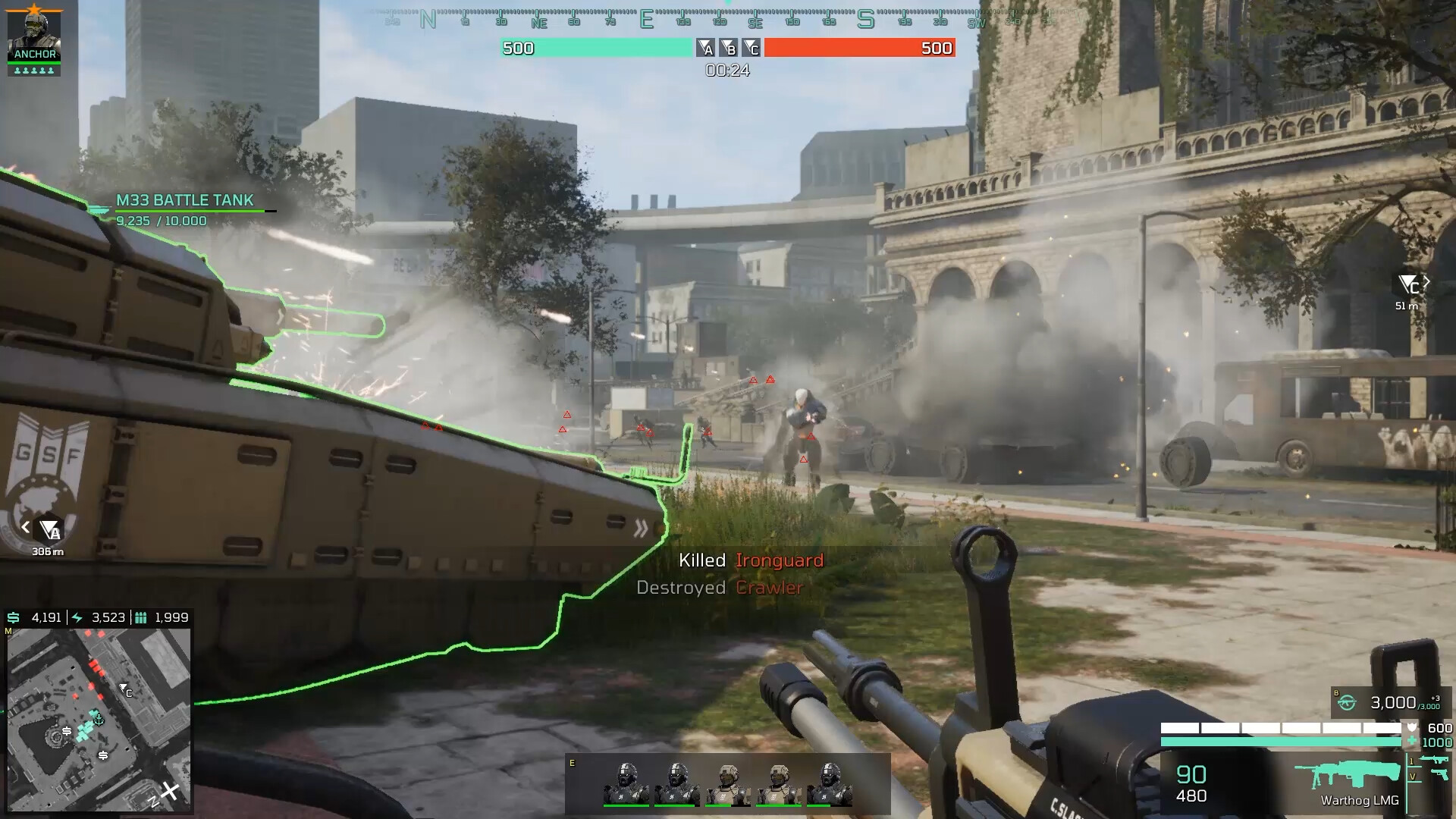The height and width of the screenshot is (819, 1456).
Task: Select objective C marker in the top bar
Action: click(751, 49)
